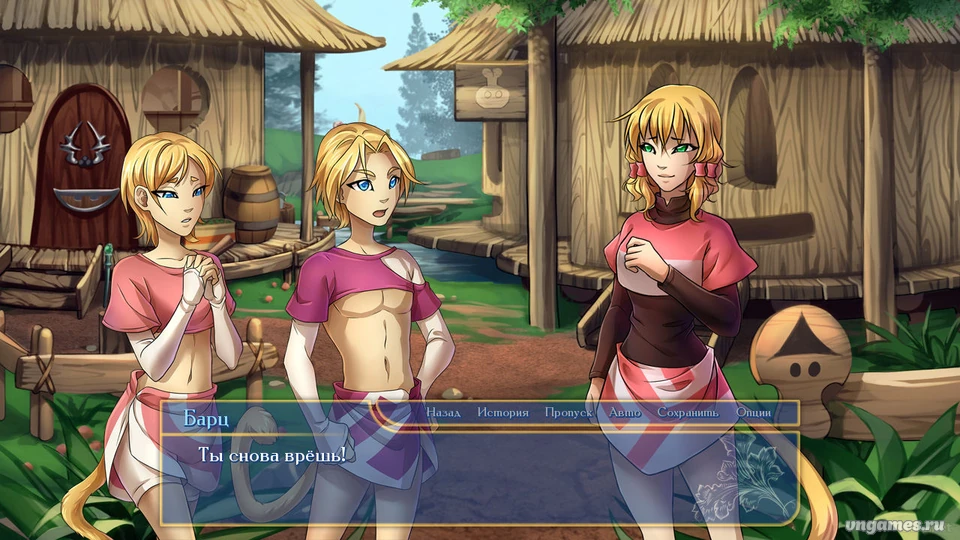
Task: Open the Сохранить save menu
Action: [x=687, y=413]
